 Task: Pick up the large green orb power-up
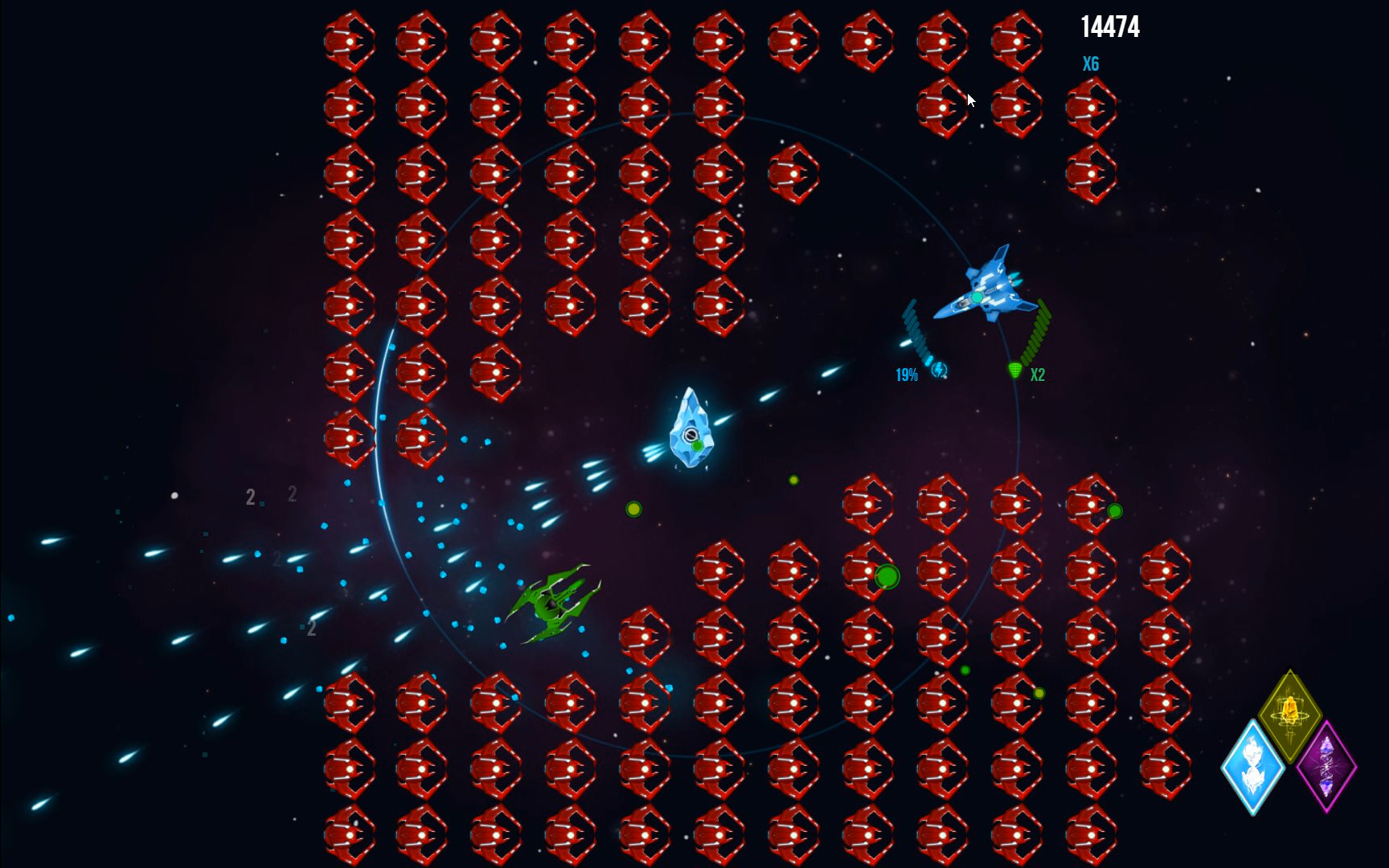click(x=887, y=579)
